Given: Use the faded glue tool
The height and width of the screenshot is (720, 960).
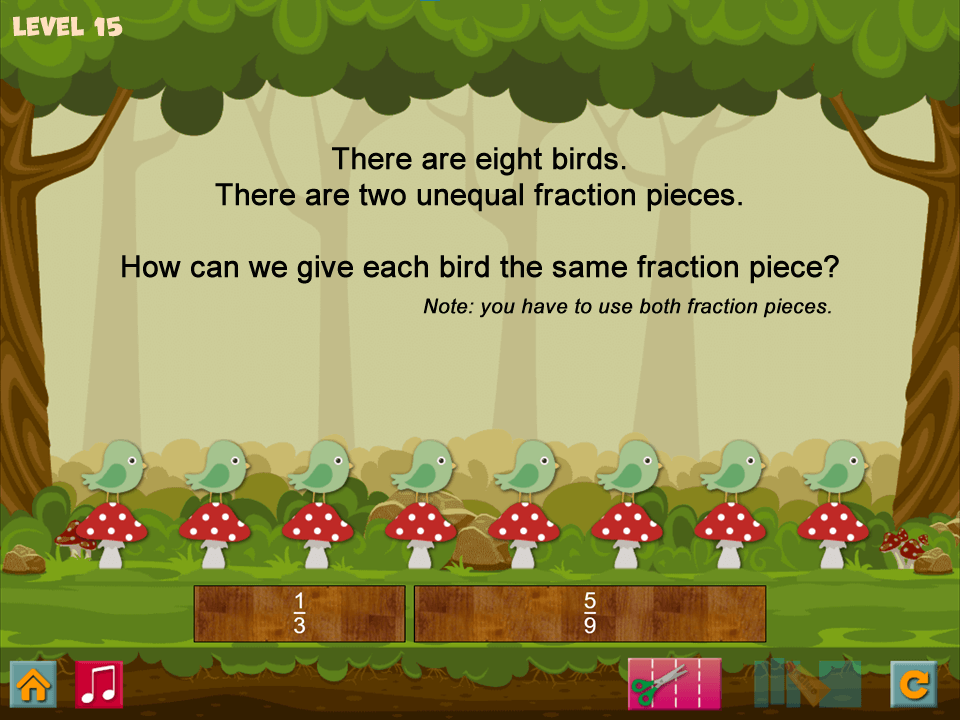Looking at the screenshot, I should click(x=807, y=684).
